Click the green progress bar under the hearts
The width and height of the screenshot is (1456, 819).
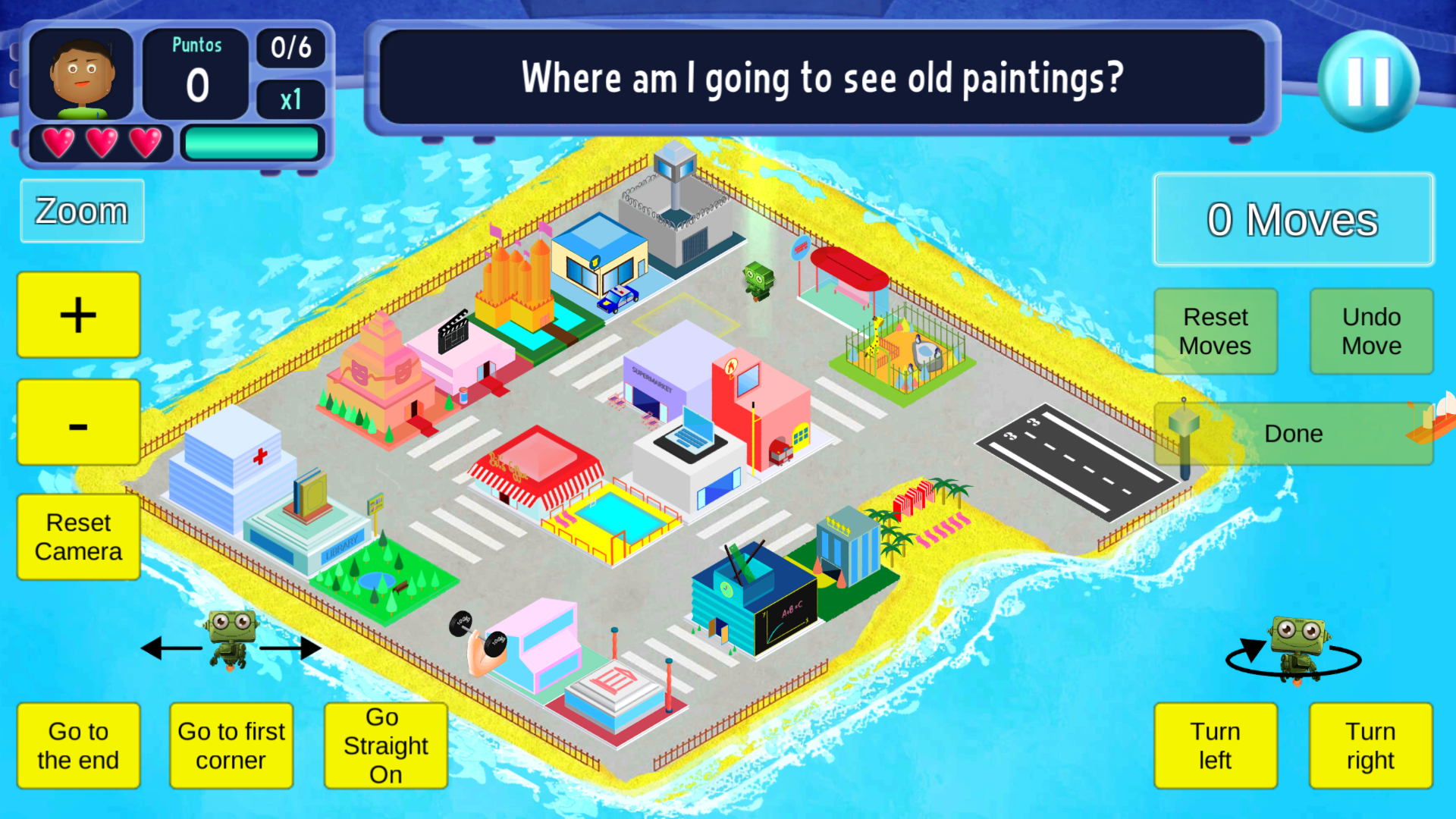pos(252,142)
